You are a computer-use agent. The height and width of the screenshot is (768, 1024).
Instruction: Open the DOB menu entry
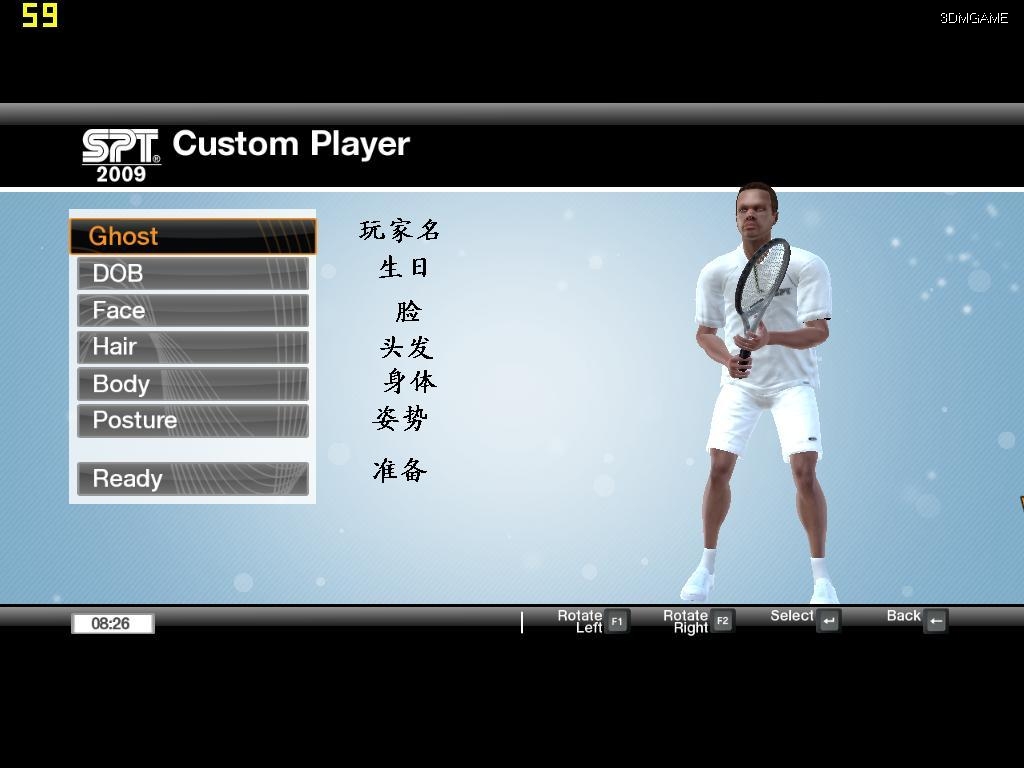192,273
